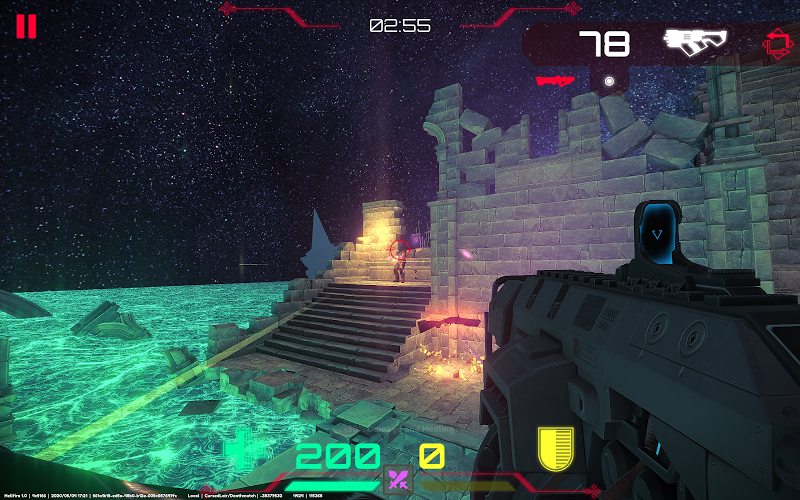Screen dimensions: 800x500
Task: Tap the purple crossed swords icon
Action: (399, 480)
